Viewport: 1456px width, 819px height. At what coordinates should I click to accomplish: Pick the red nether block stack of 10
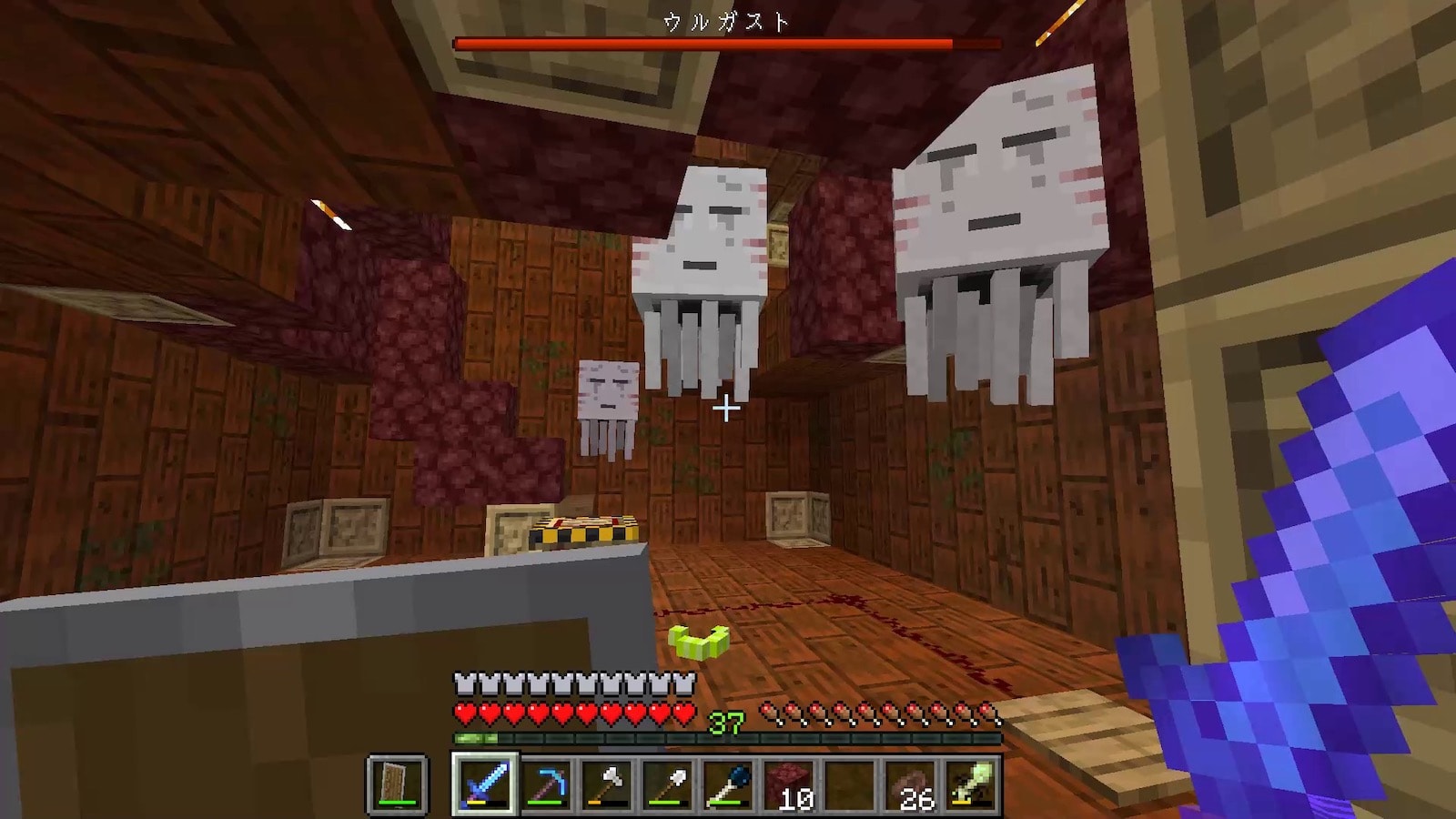coord(789,784)
